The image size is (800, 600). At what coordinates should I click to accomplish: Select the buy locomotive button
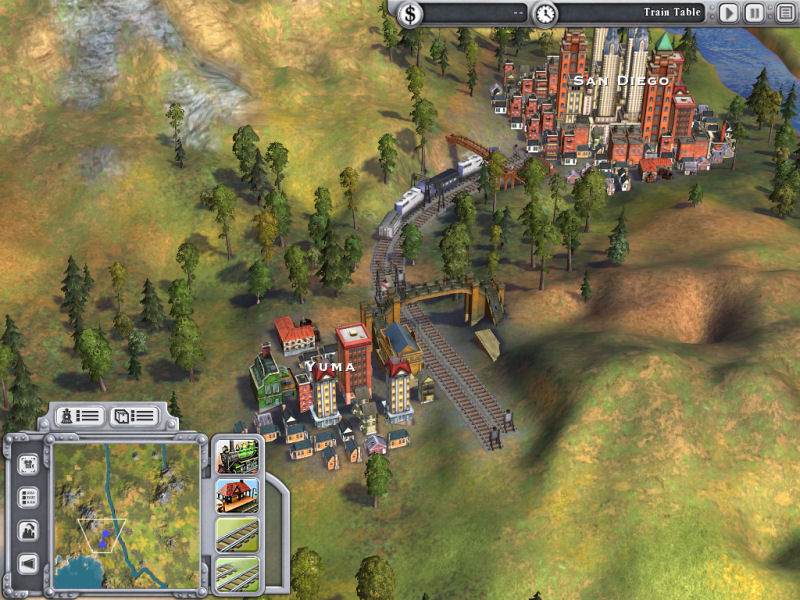237,457
